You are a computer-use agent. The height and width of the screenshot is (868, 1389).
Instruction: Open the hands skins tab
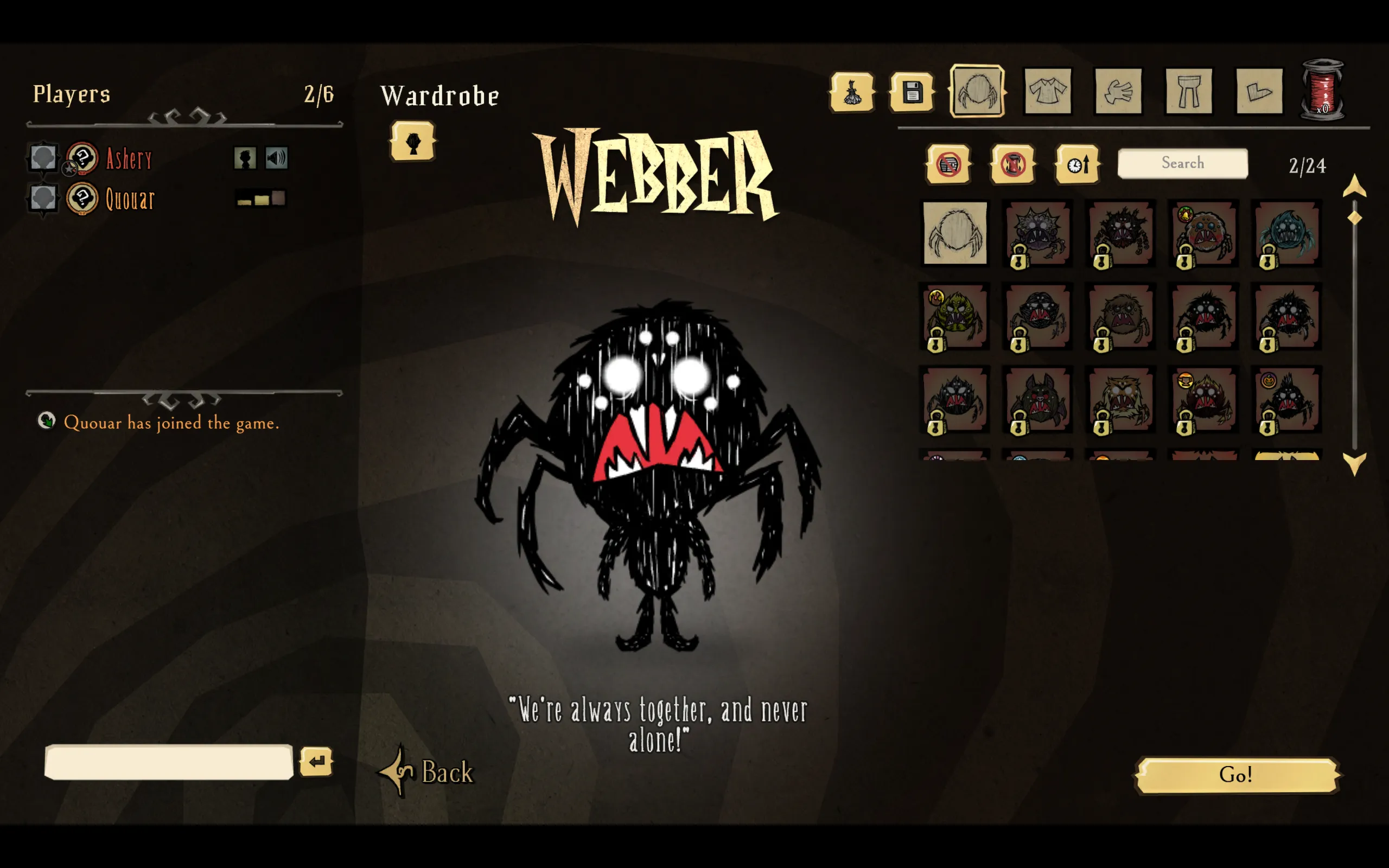click(x=1118, y=92)
